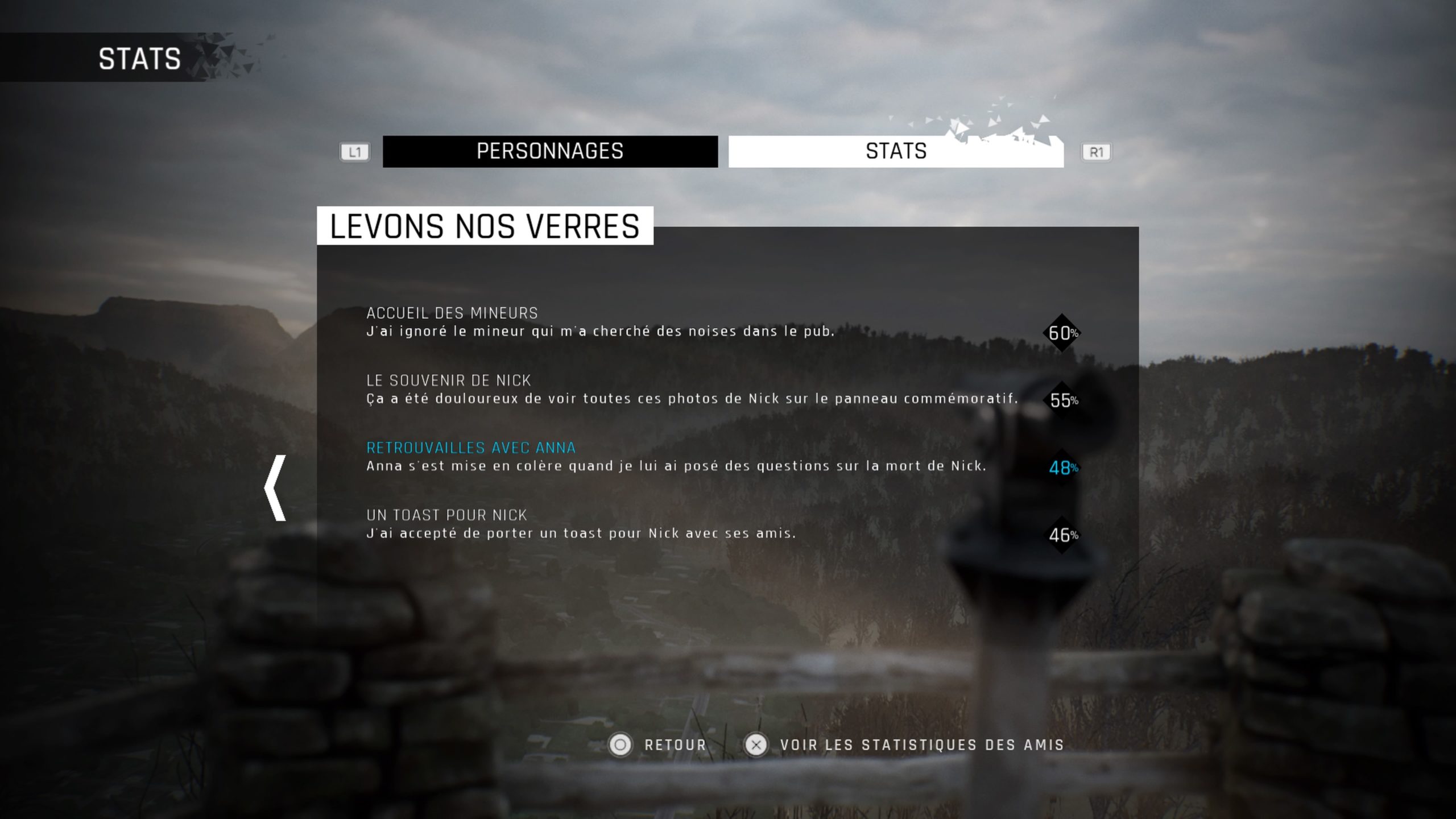Click Retour to go back
The height and width of the screenshot is (819, 1456).
[x=659, y=744]
